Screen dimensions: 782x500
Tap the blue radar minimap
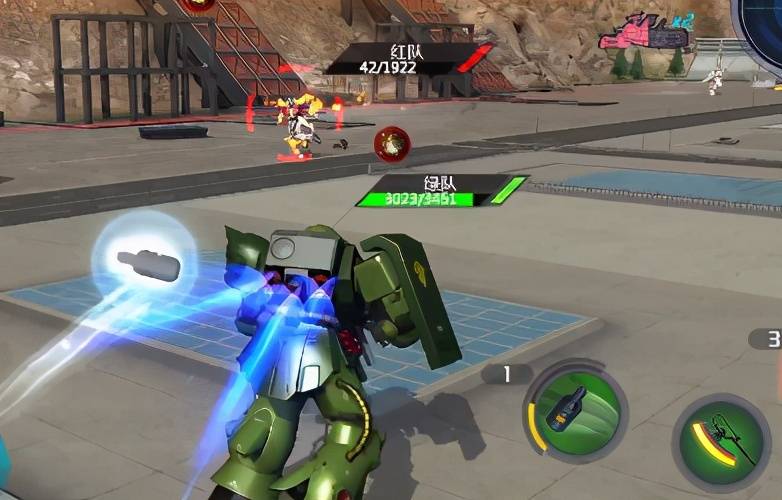click(762, 22)
